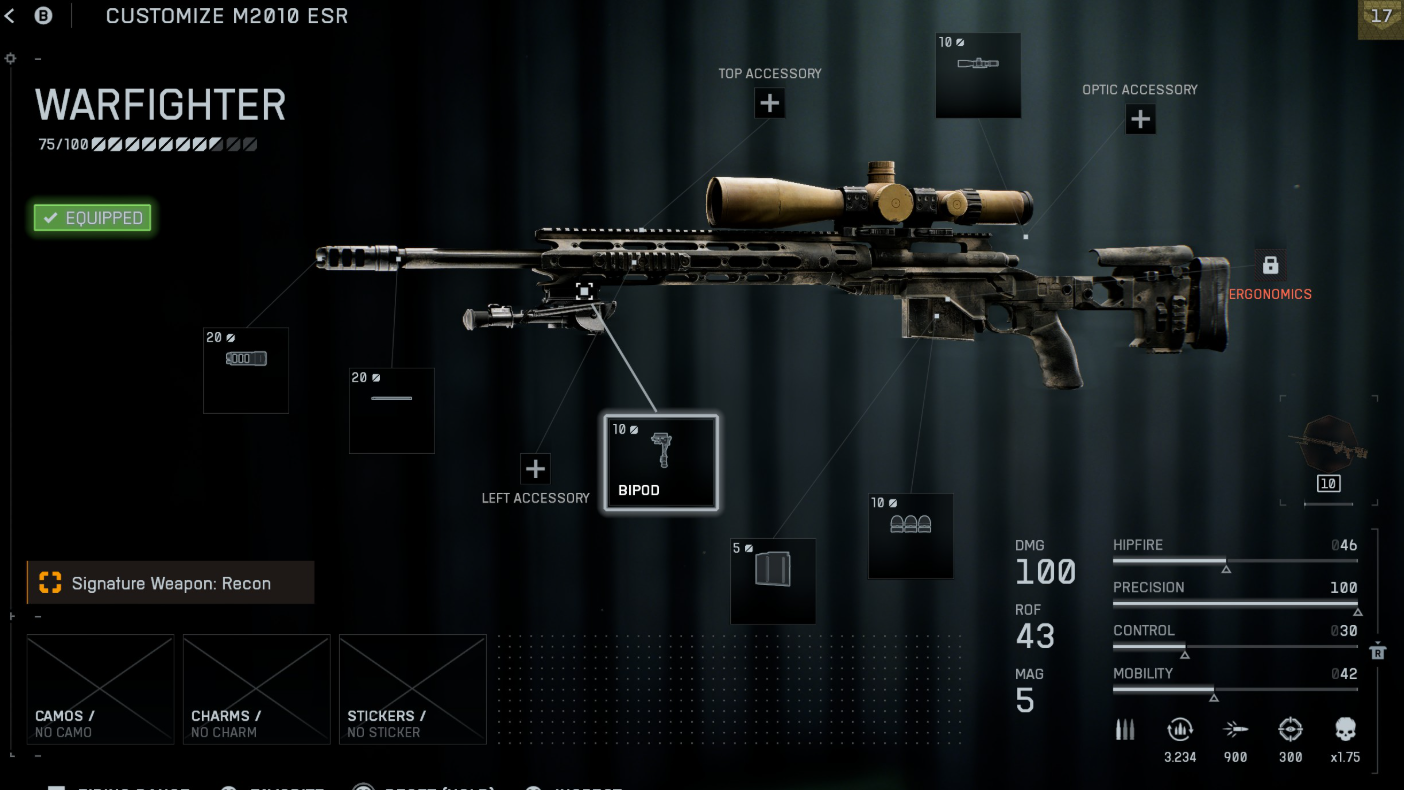Screen dimensions: 1404x790
Task: Open the muzzle brake attachment slot
Action: 246,370
